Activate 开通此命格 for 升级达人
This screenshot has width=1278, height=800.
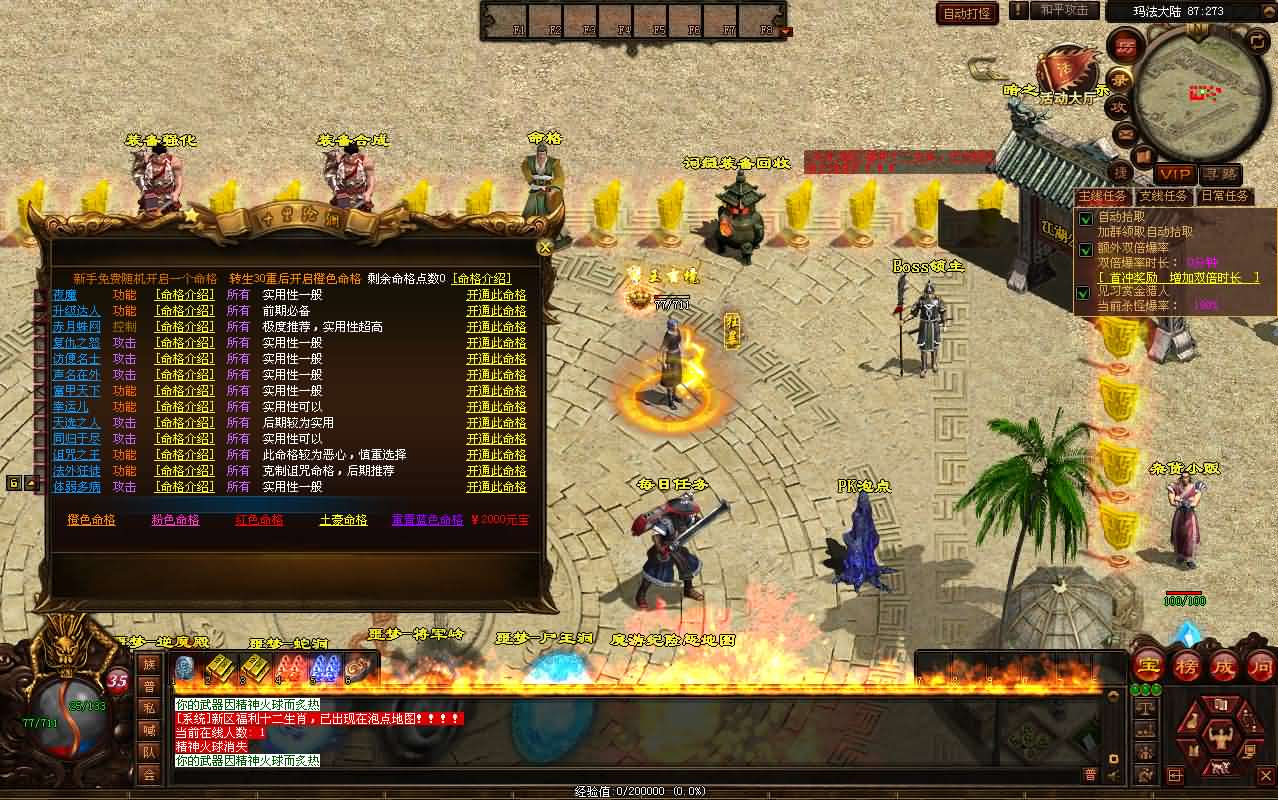(496, 311)
